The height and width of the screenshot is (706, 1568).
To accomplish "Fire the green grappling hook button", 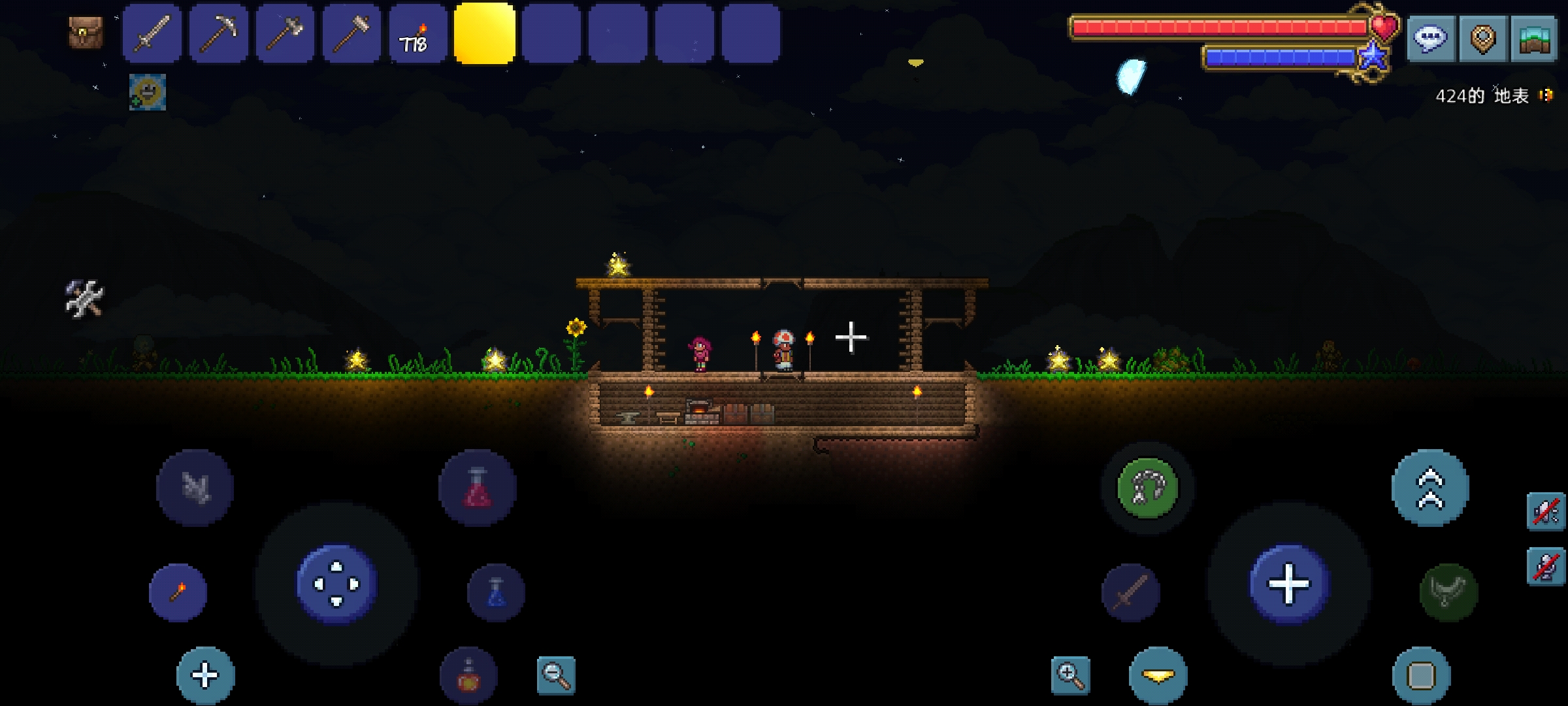I will 1148,488.
